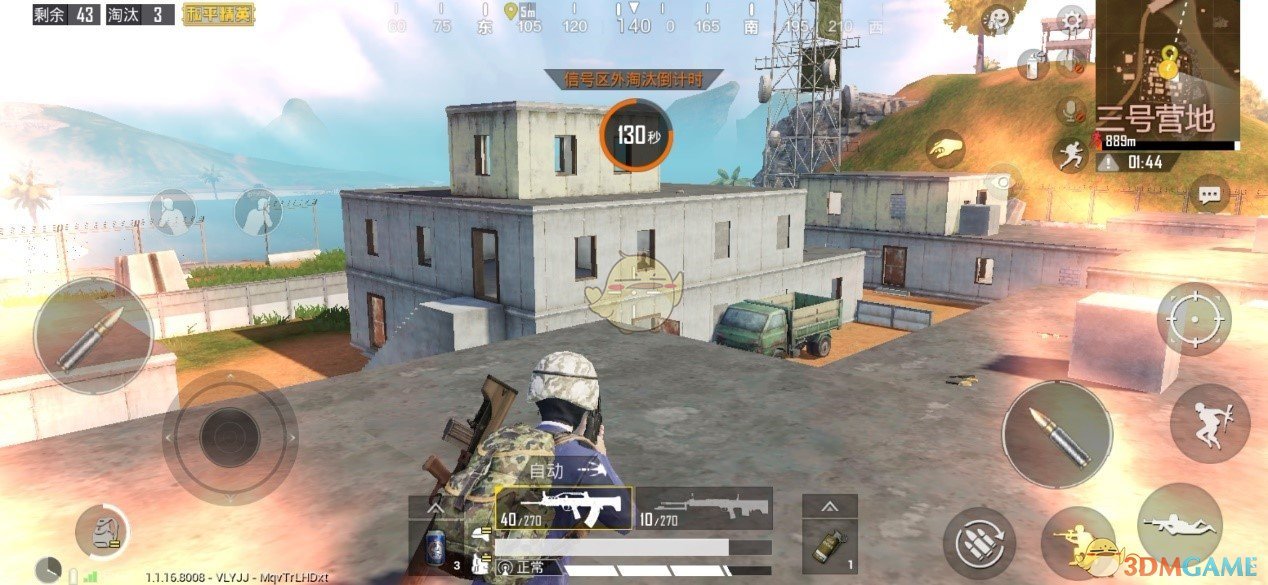This screenshot has width=1268, height=585.
Task: Toggle the microphone voice chat icon
Action: [x=1073, y=110]
